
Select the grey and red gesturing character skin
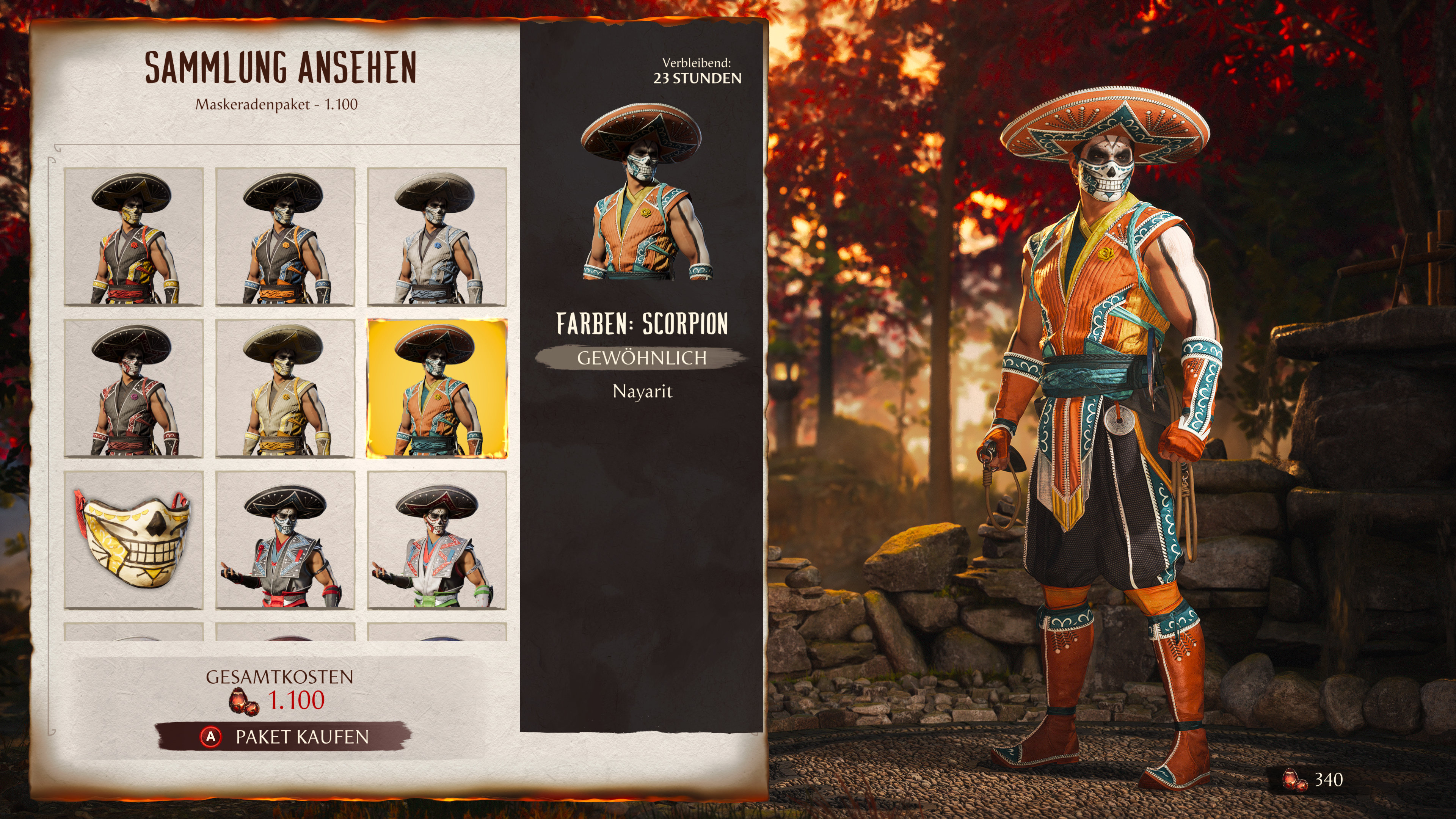(285, 540)
